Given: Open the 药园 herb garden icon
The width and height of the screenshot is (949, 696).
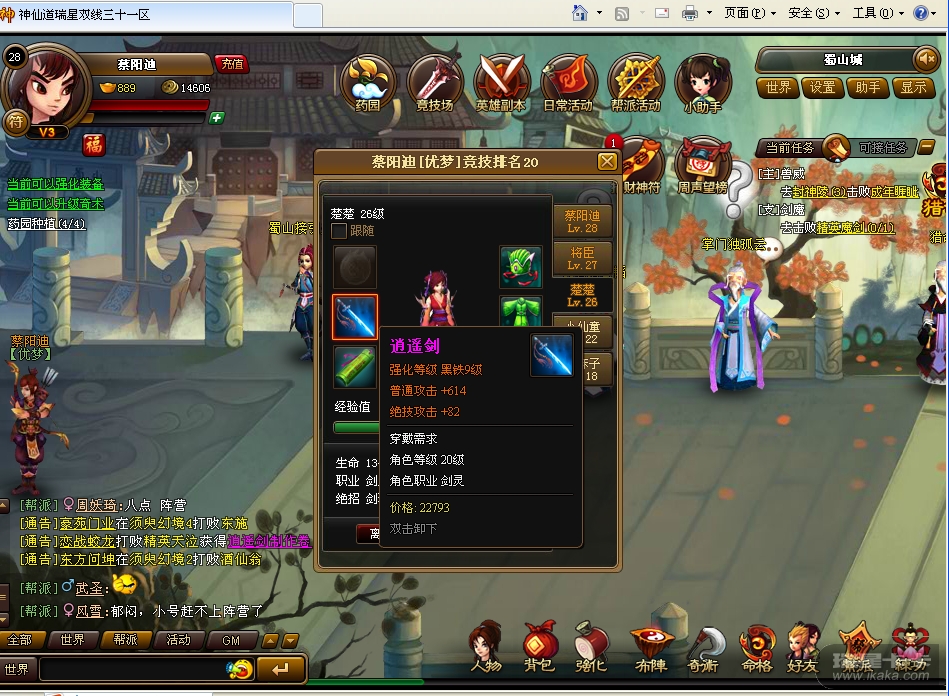Looking at the screenshot, I should point(367,82).
